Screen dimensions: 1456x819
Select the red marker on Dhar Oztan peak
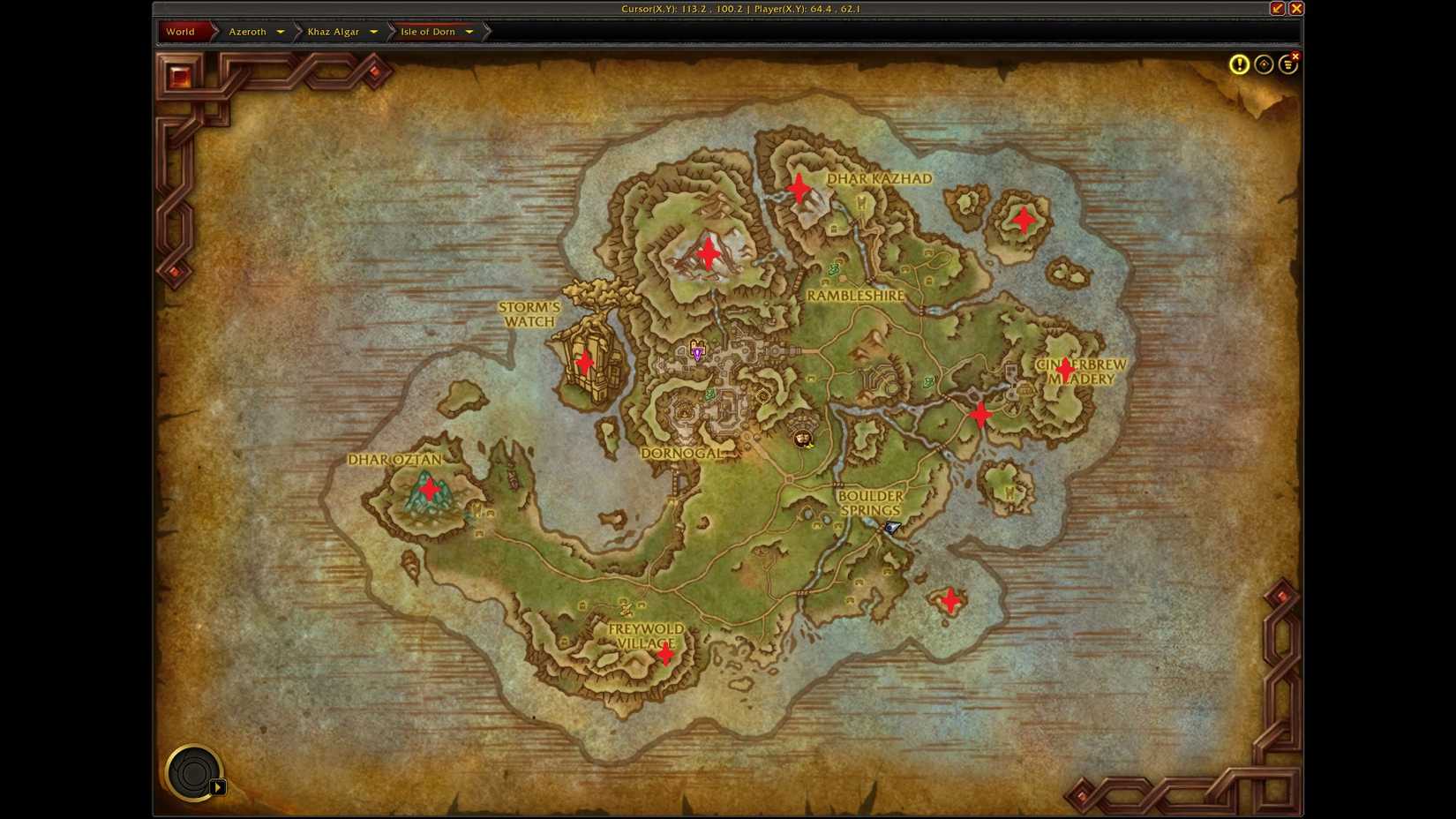429,488
